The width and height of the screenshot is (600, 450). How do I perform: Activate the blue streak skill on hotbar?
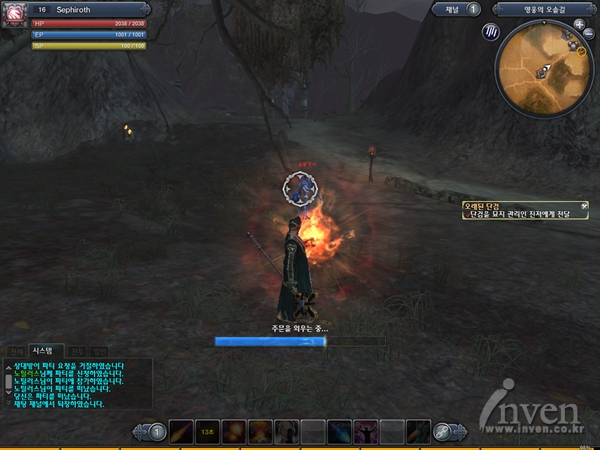[x=340, y=432]
